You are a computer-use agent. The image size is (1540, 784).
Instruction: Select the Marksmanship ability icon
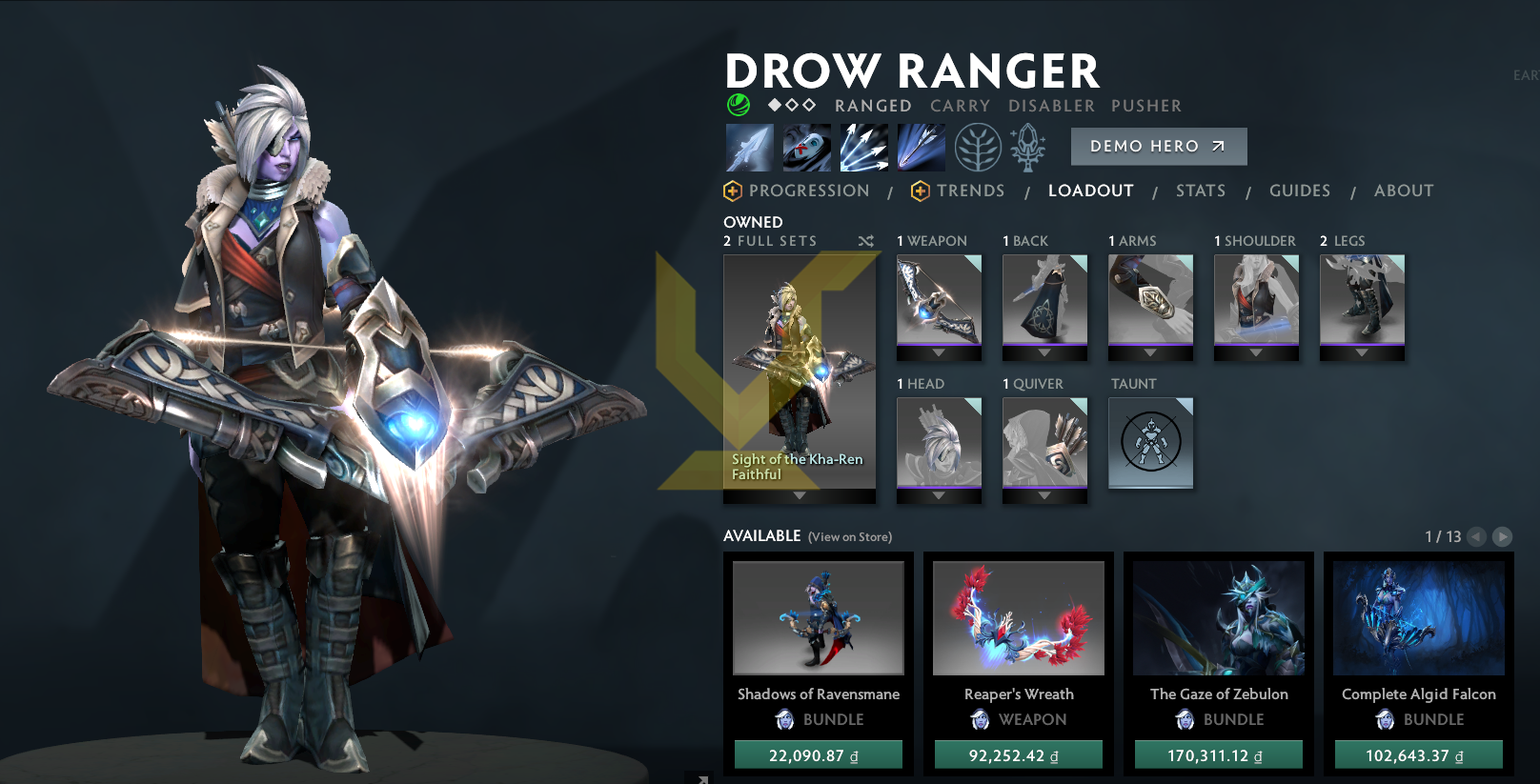[921, 146]
